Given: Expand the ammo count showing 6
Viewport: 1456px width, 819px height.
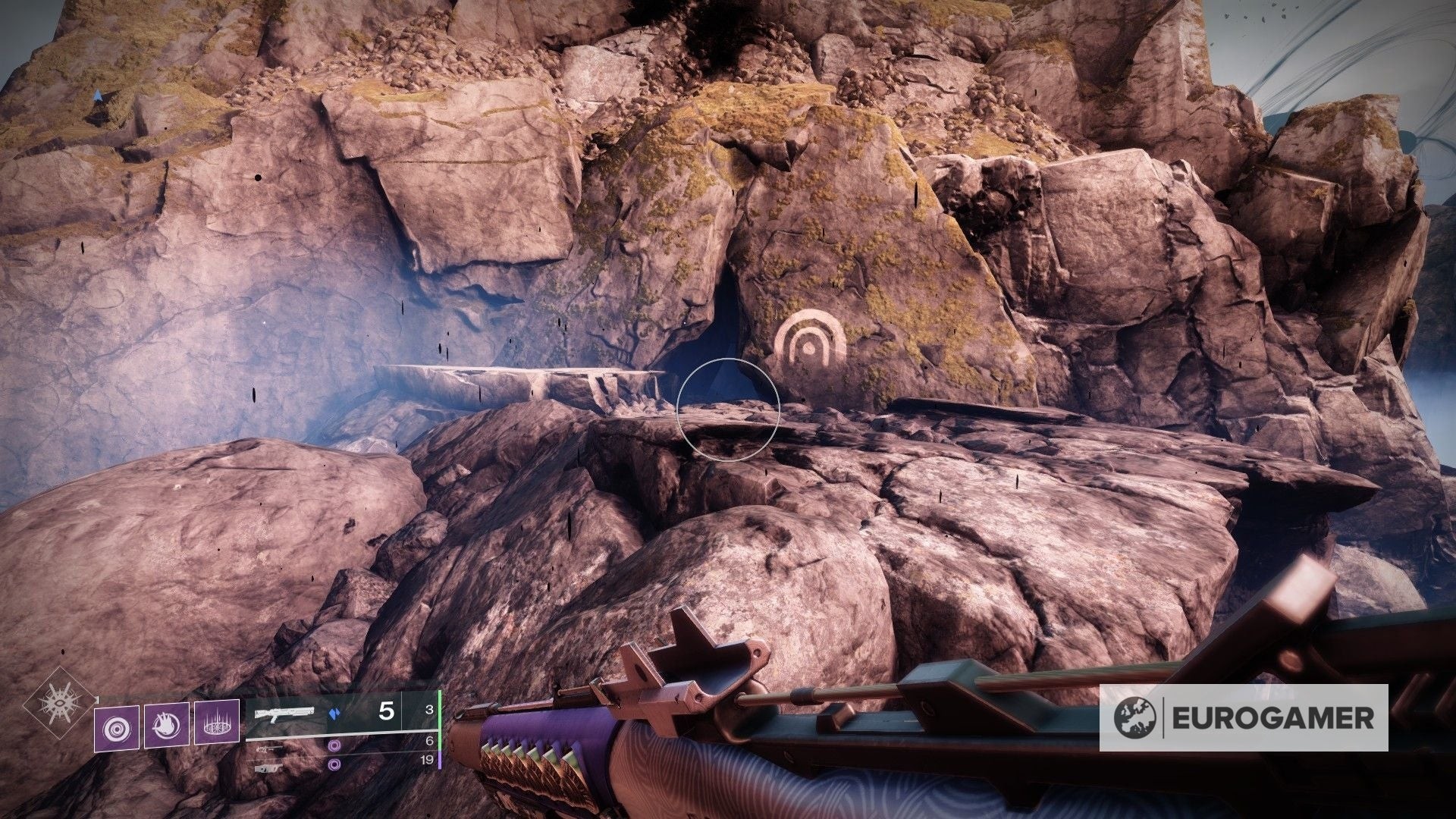Looking at the screenshot, I should point(431,741).
